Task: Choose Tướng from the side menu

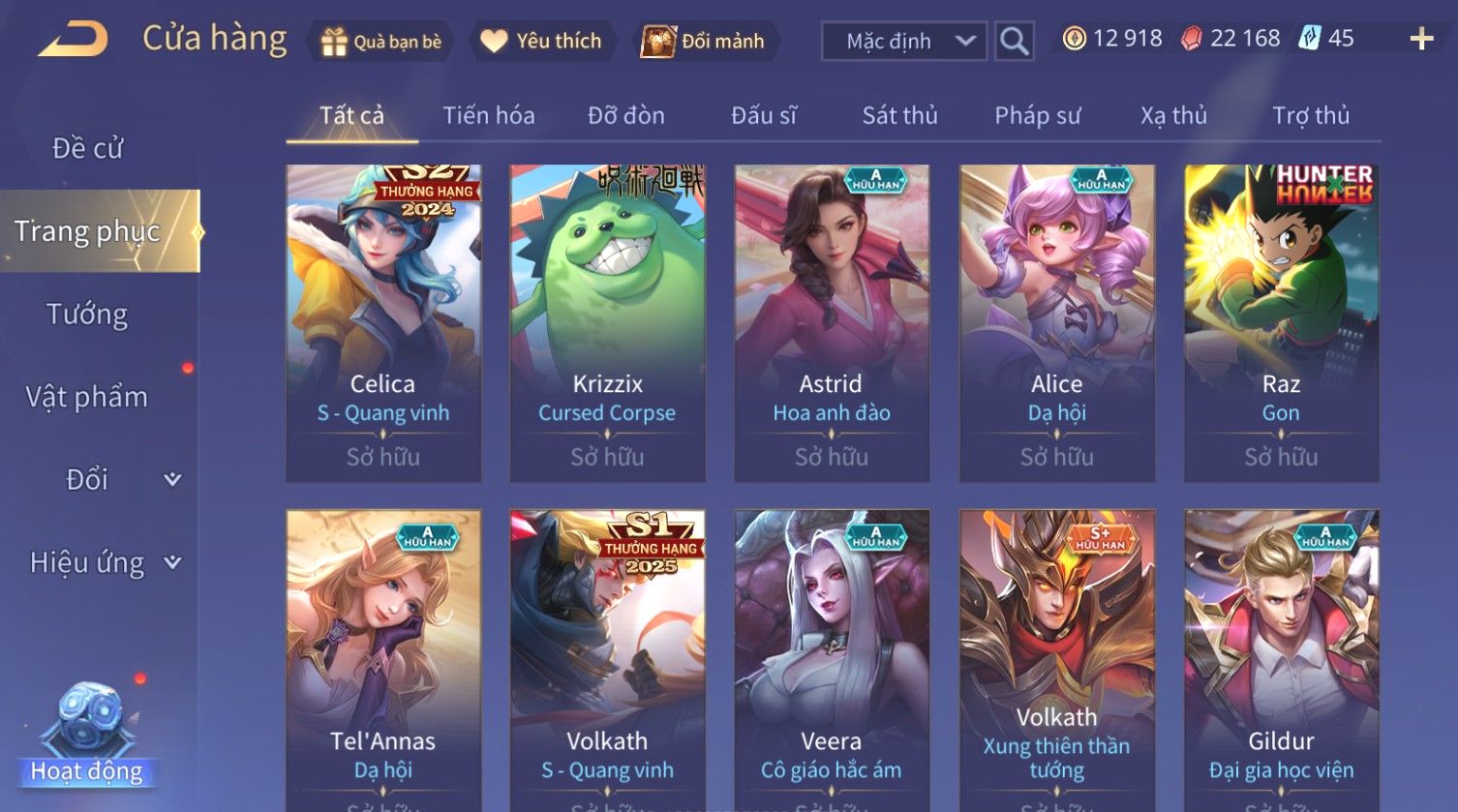Action: (x=87, y=315)
